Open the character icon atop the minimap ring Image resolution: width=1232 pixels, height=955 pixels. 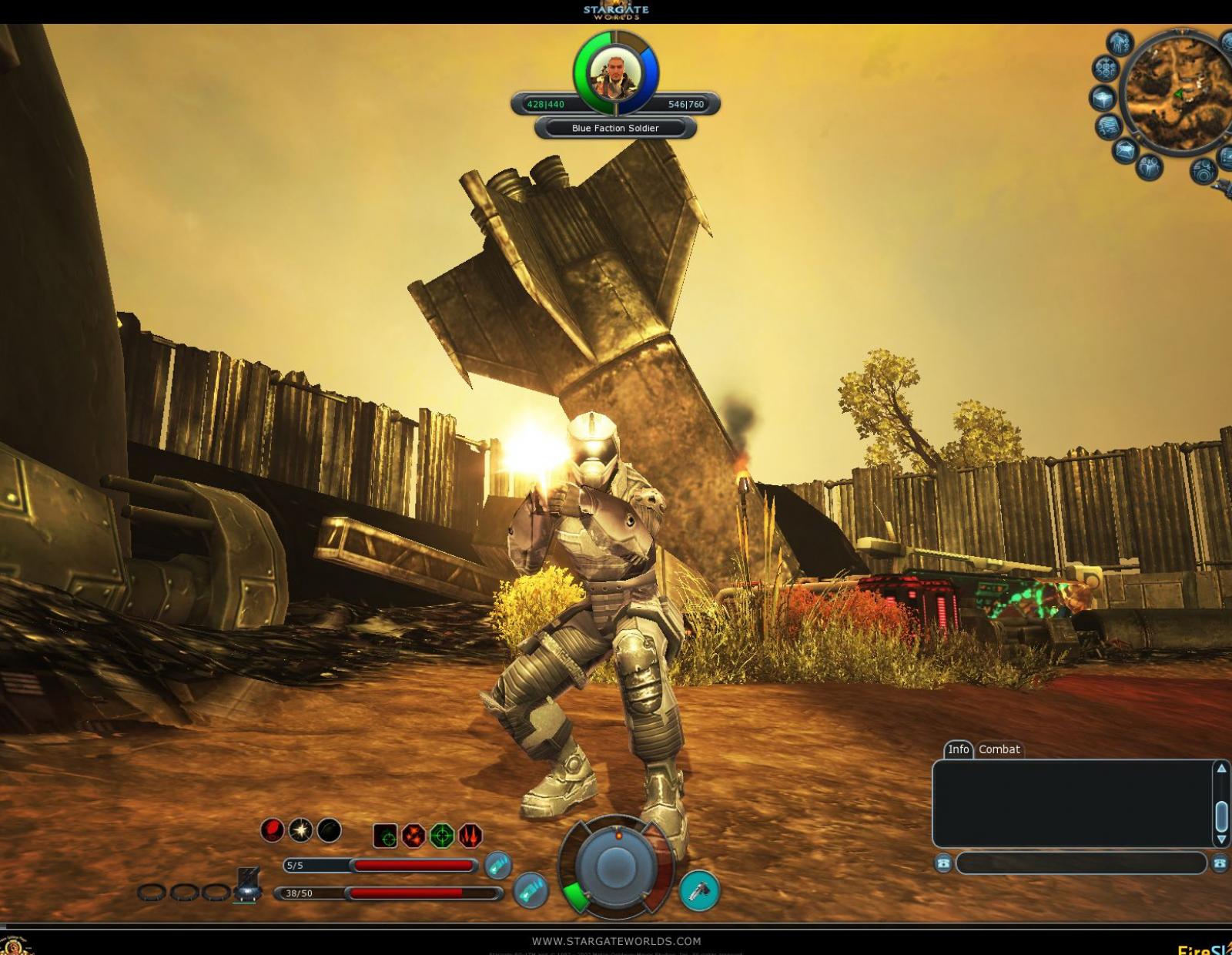(1120, 43)
